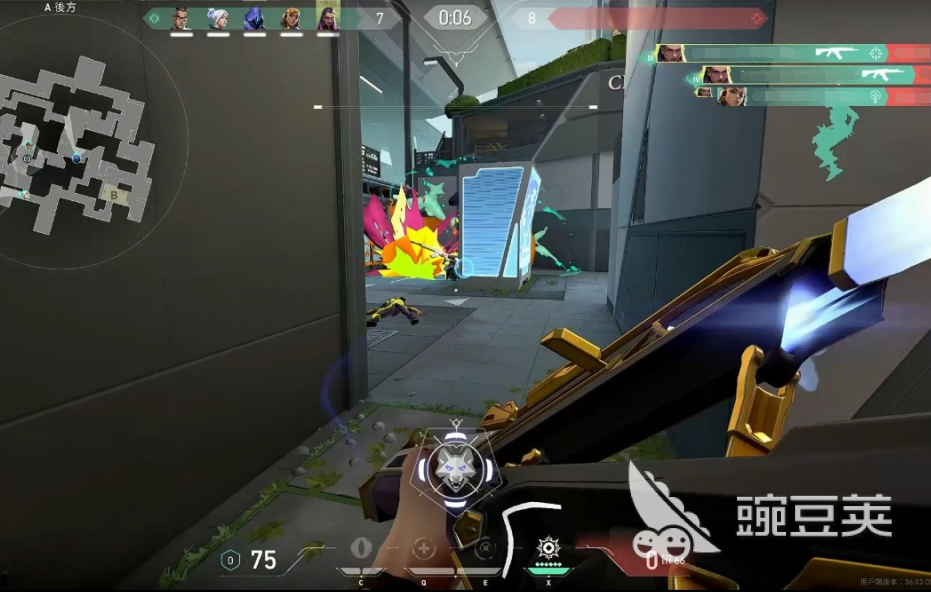Activate the E ability icon
The image size is (931, 592).
[485, 549]
